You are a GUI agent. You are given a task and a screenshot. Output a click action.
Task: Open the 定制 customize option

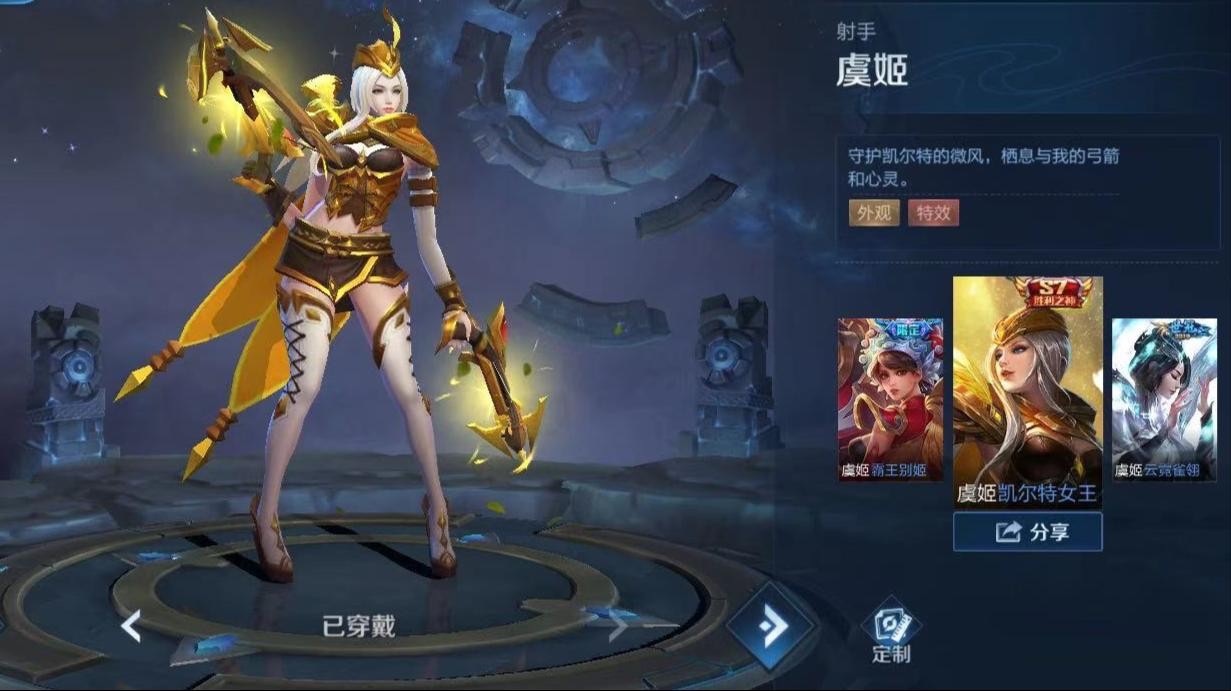point(890,632)
